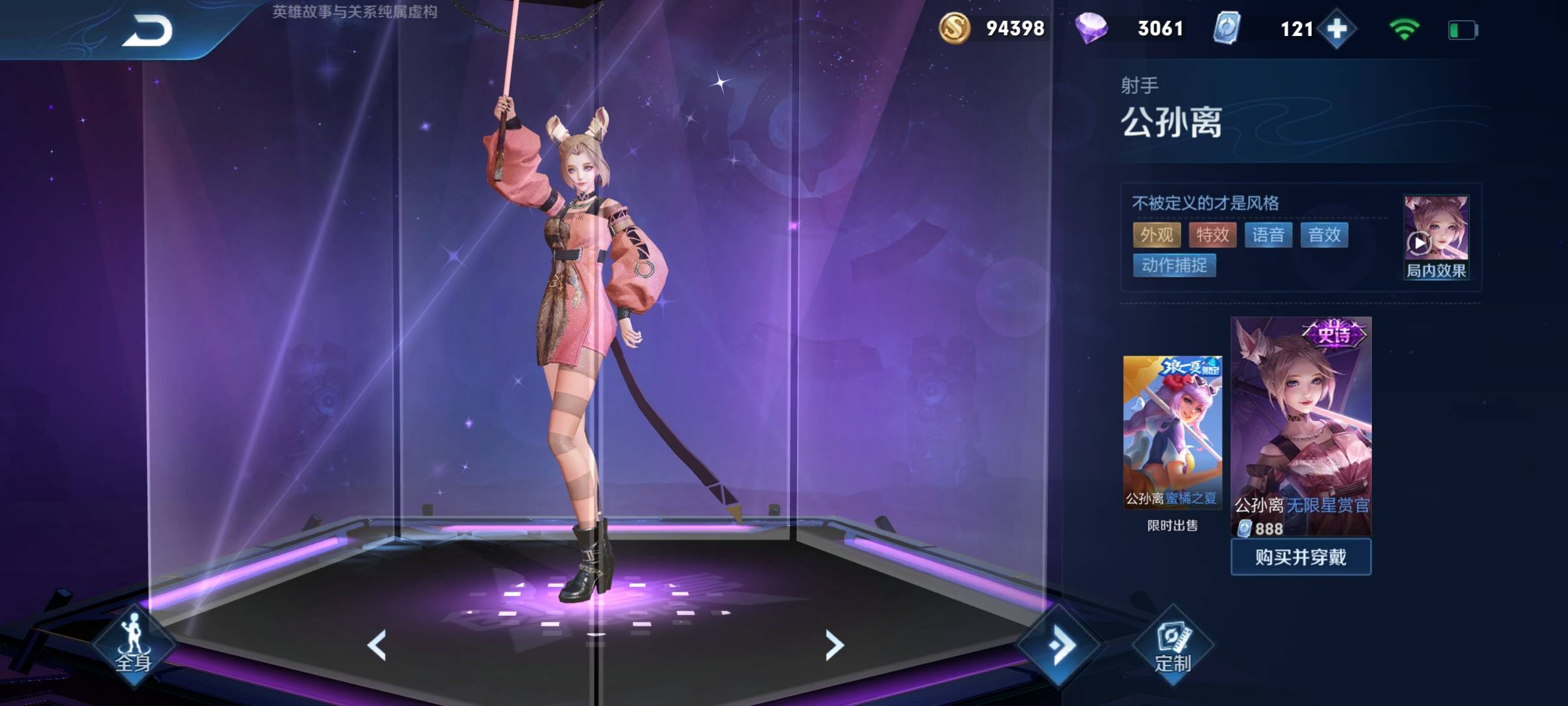Select the 外观 appearance tag
1568x706 pixels.
1156,235
